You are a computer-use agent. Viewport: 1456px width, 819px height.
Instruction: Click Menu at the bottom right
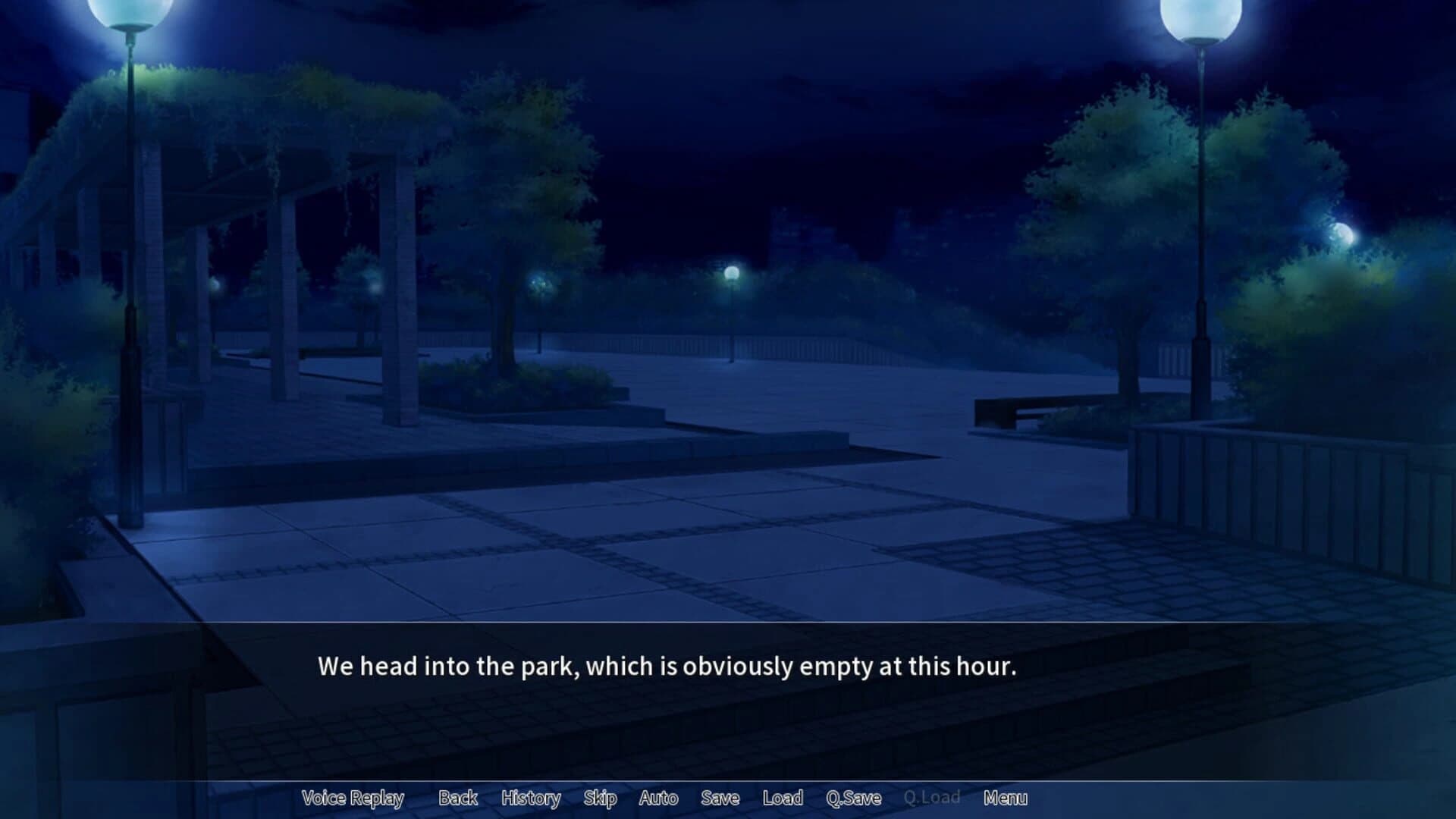pos(1006,798)
